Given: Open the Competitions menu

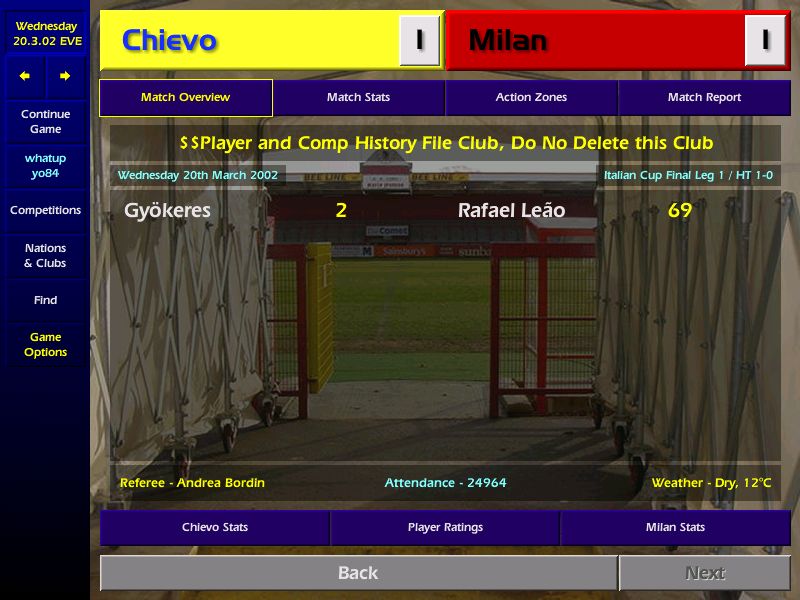Looking at the screenshot, I should (x=45, y=211).
